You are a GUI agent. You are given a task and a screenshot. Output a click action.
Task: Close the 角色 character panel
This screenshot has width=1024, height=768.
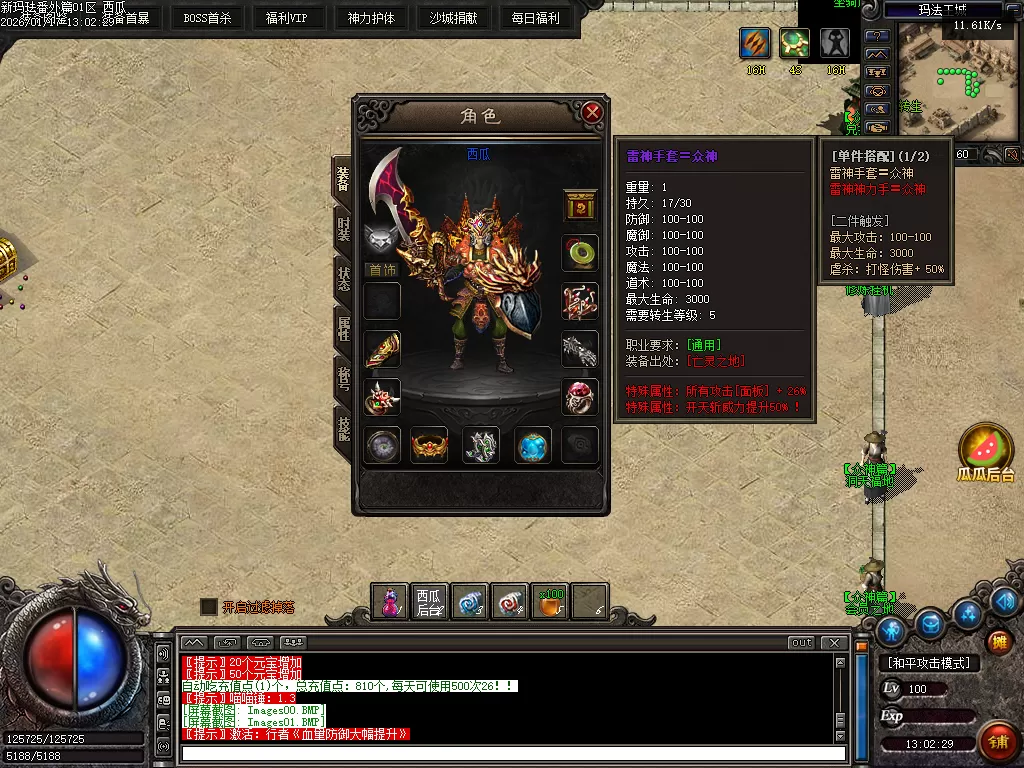[592, 113]
